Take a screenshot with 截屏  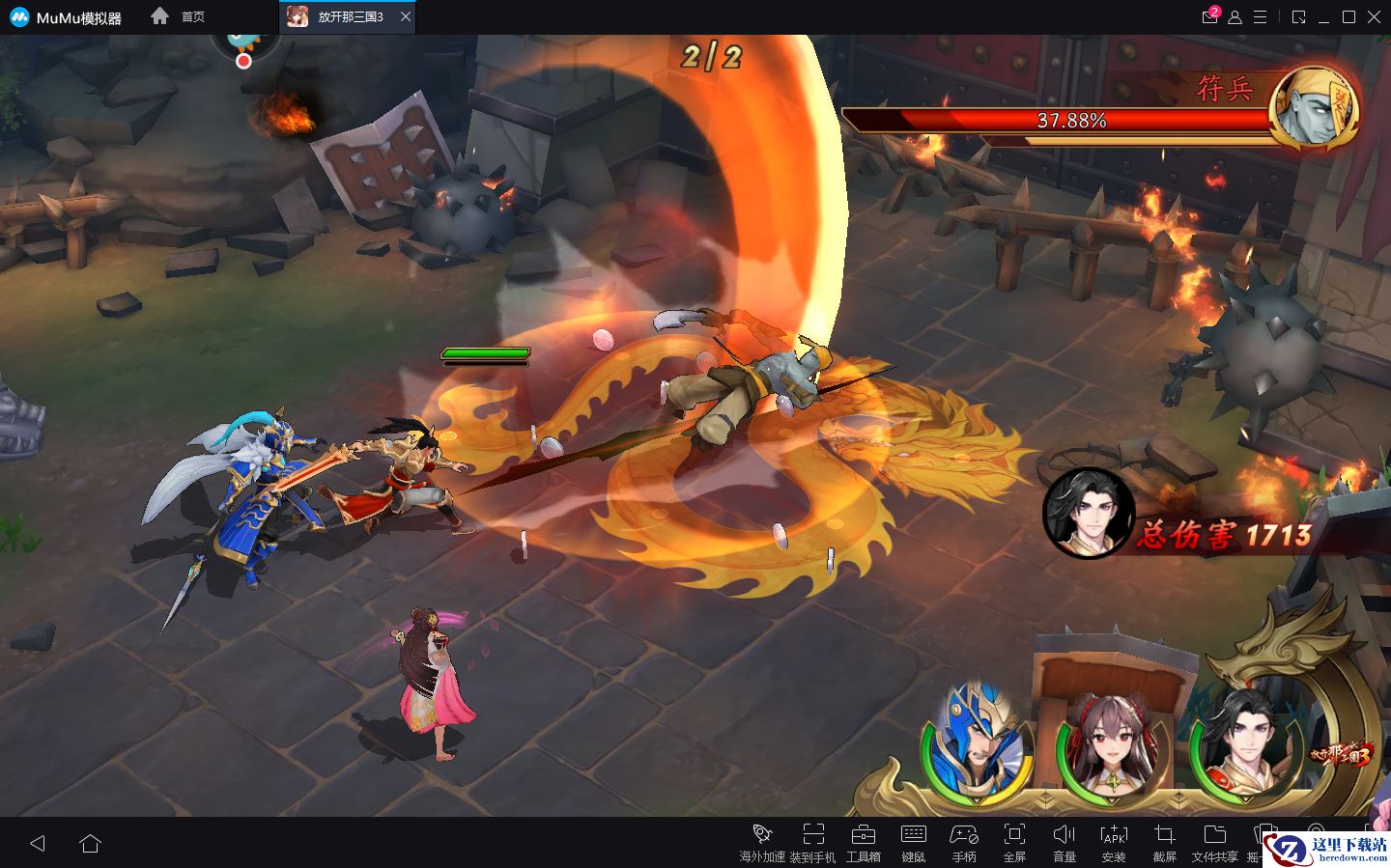[x=1164, y=842]
